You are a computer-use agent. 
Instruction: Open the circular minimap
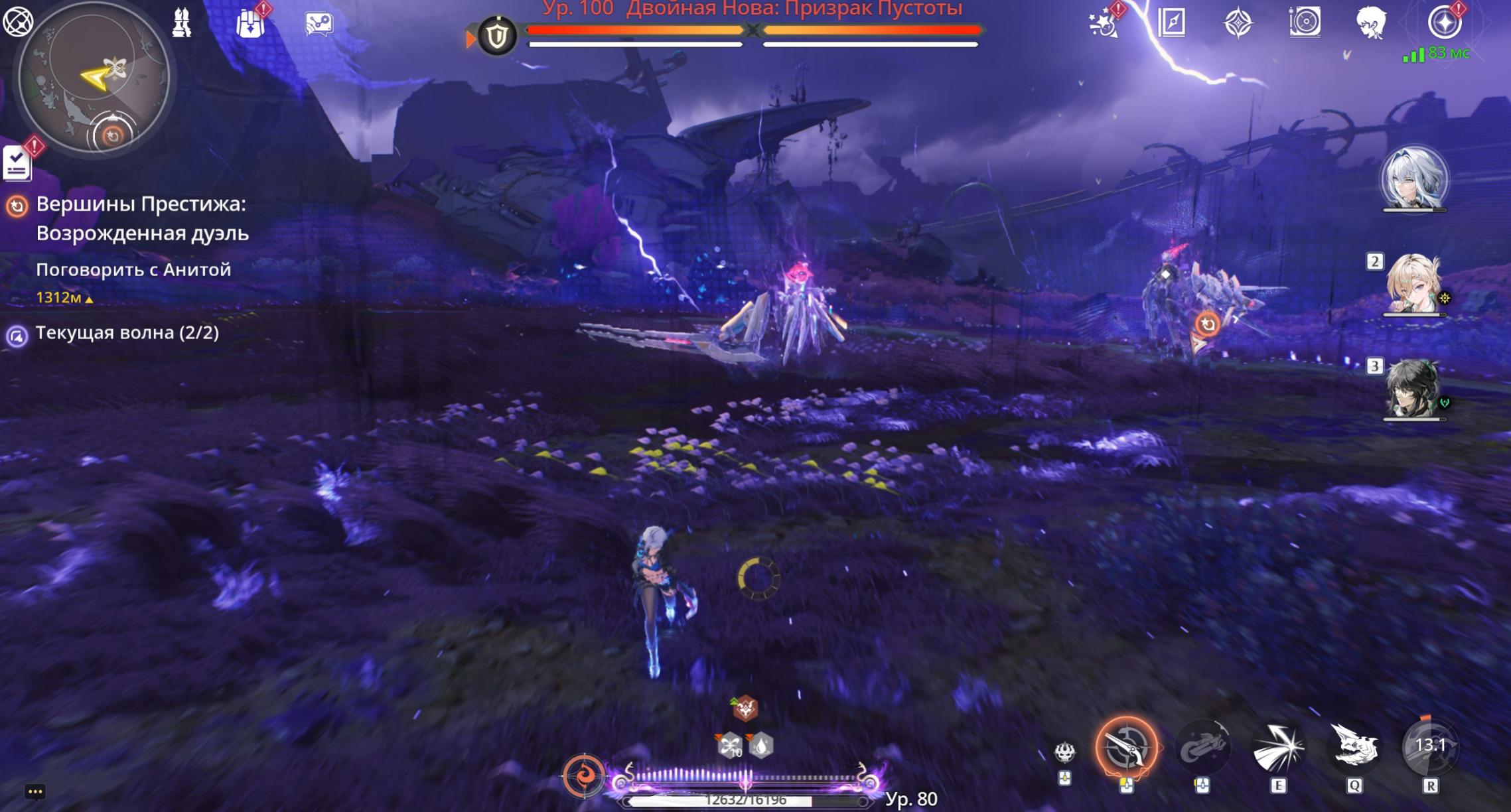94,78
